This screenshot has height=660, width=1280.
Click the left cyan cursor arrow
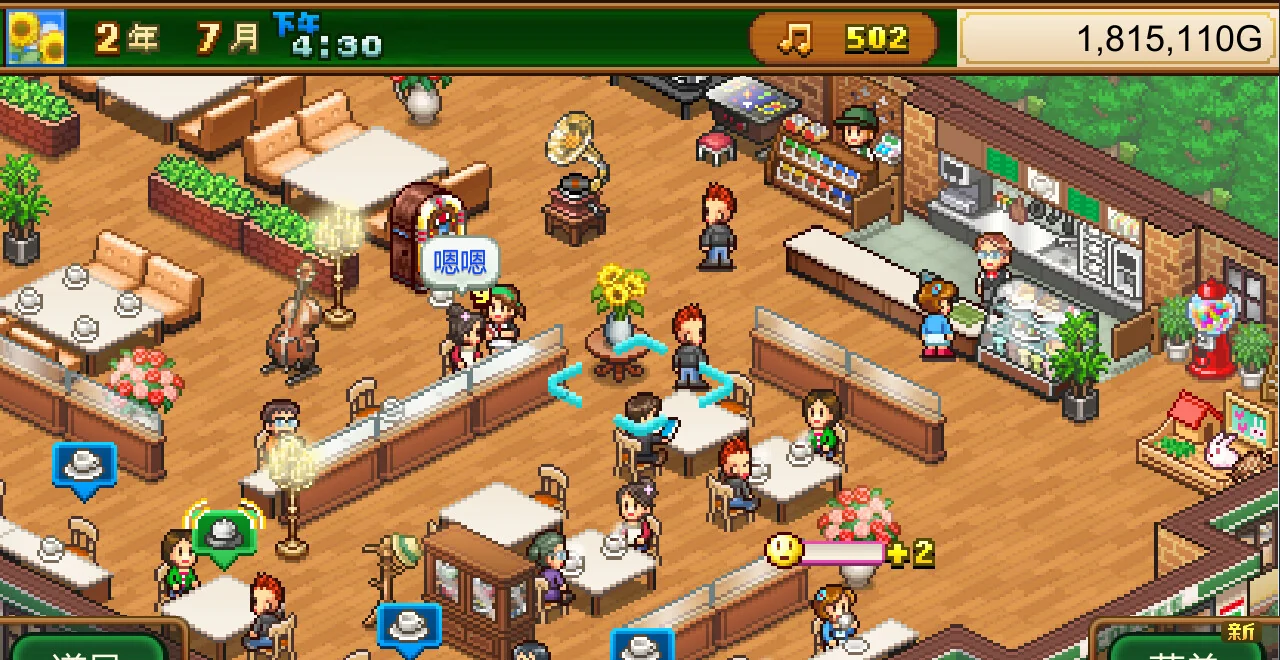565,385
